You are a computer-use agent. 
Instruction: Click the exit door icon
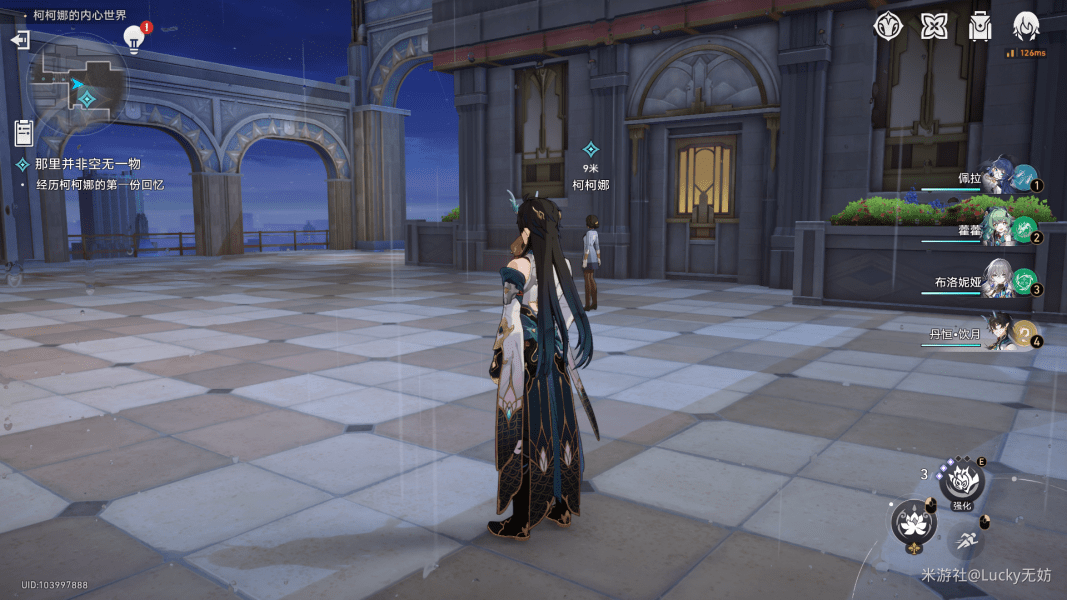tap(20, 40)
